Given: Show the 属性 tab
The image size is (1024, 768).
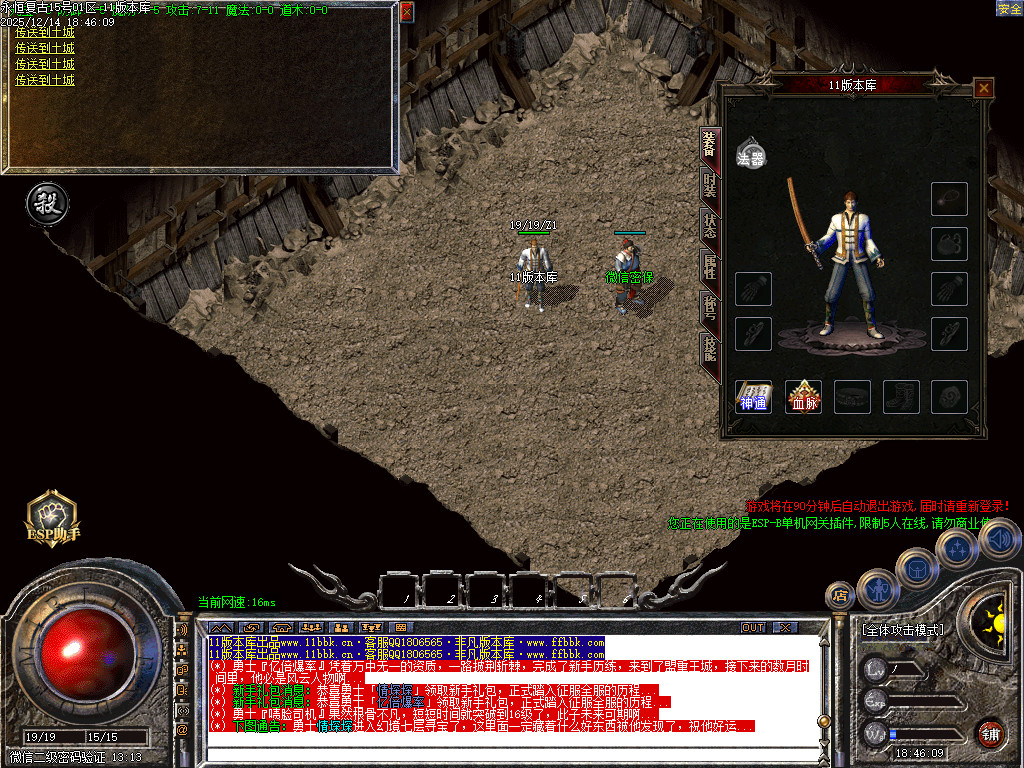Looking at the screenshot, I should coord(709,266).
